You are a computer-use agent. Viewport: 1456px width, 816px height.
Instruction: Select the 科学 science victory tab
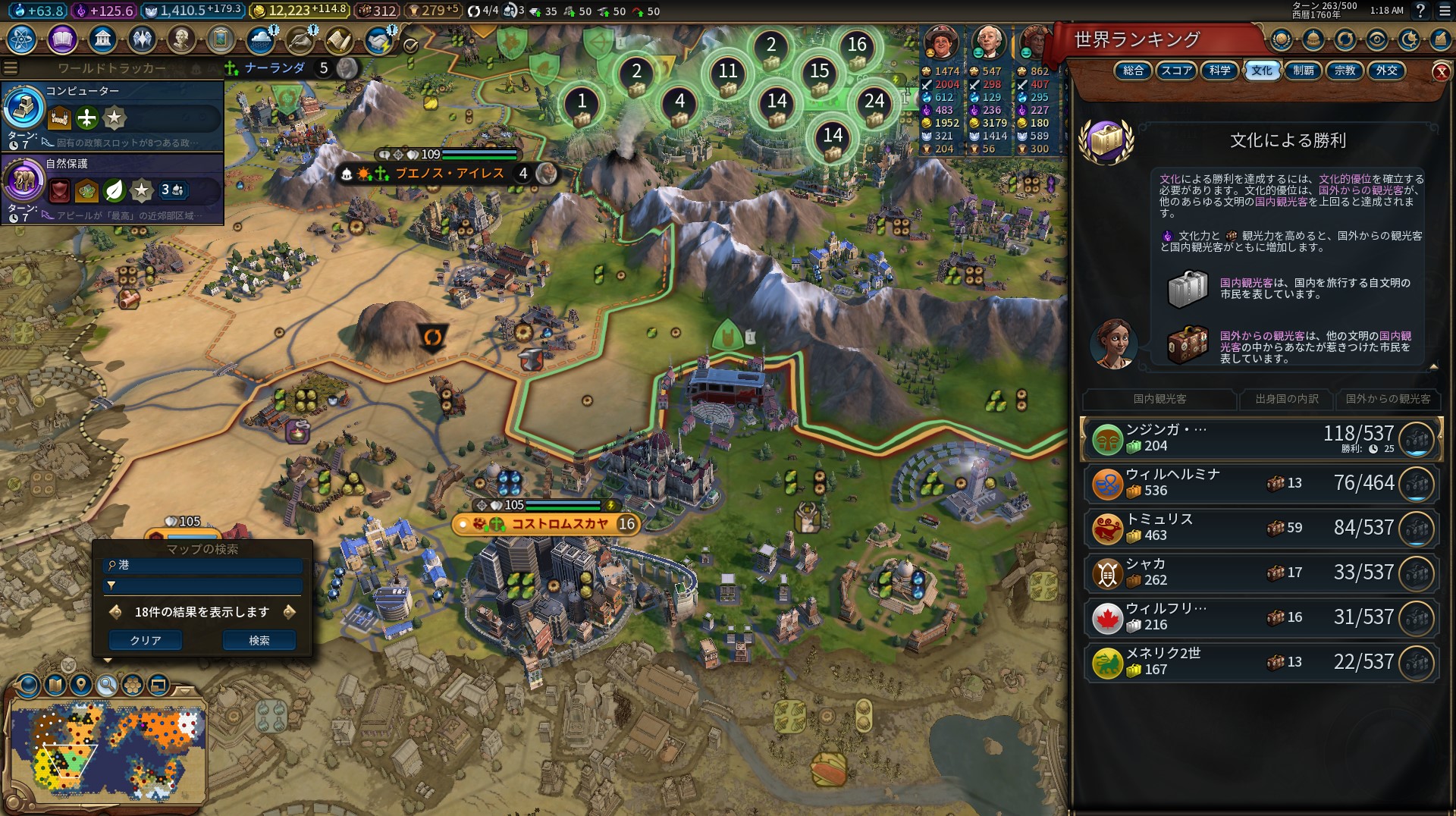(1219, 71)
